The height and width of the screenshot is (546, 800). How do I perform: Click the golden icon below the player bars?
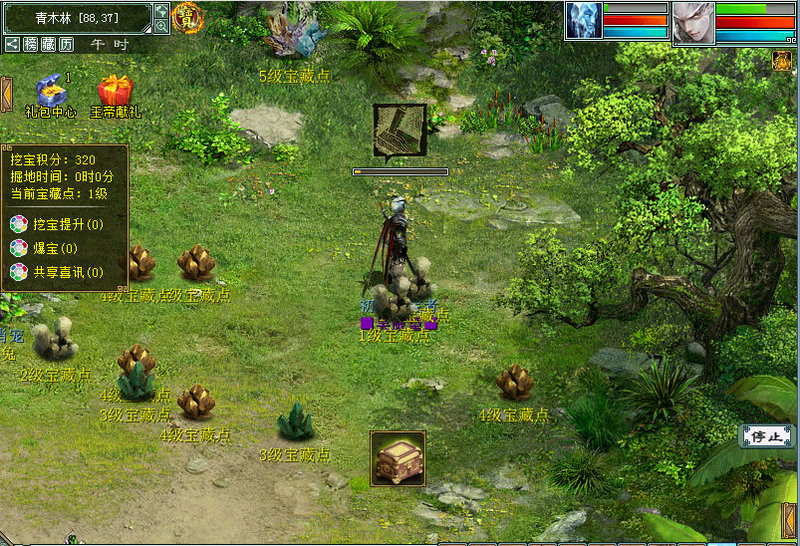click(782, 62)
